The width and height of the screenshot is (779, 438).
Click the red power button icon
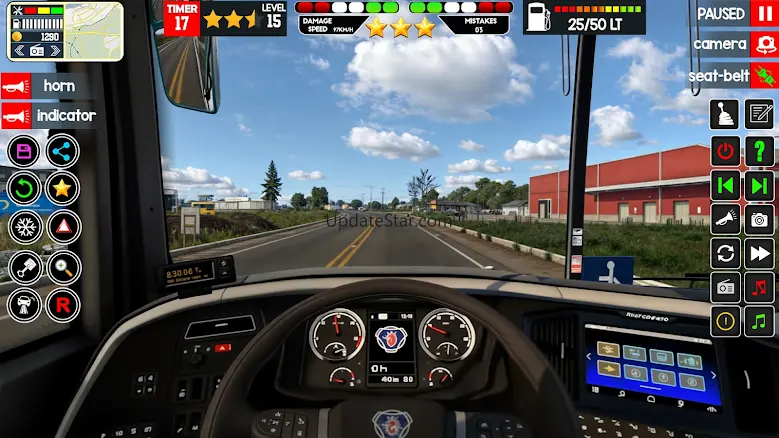[x=725, y=151]
